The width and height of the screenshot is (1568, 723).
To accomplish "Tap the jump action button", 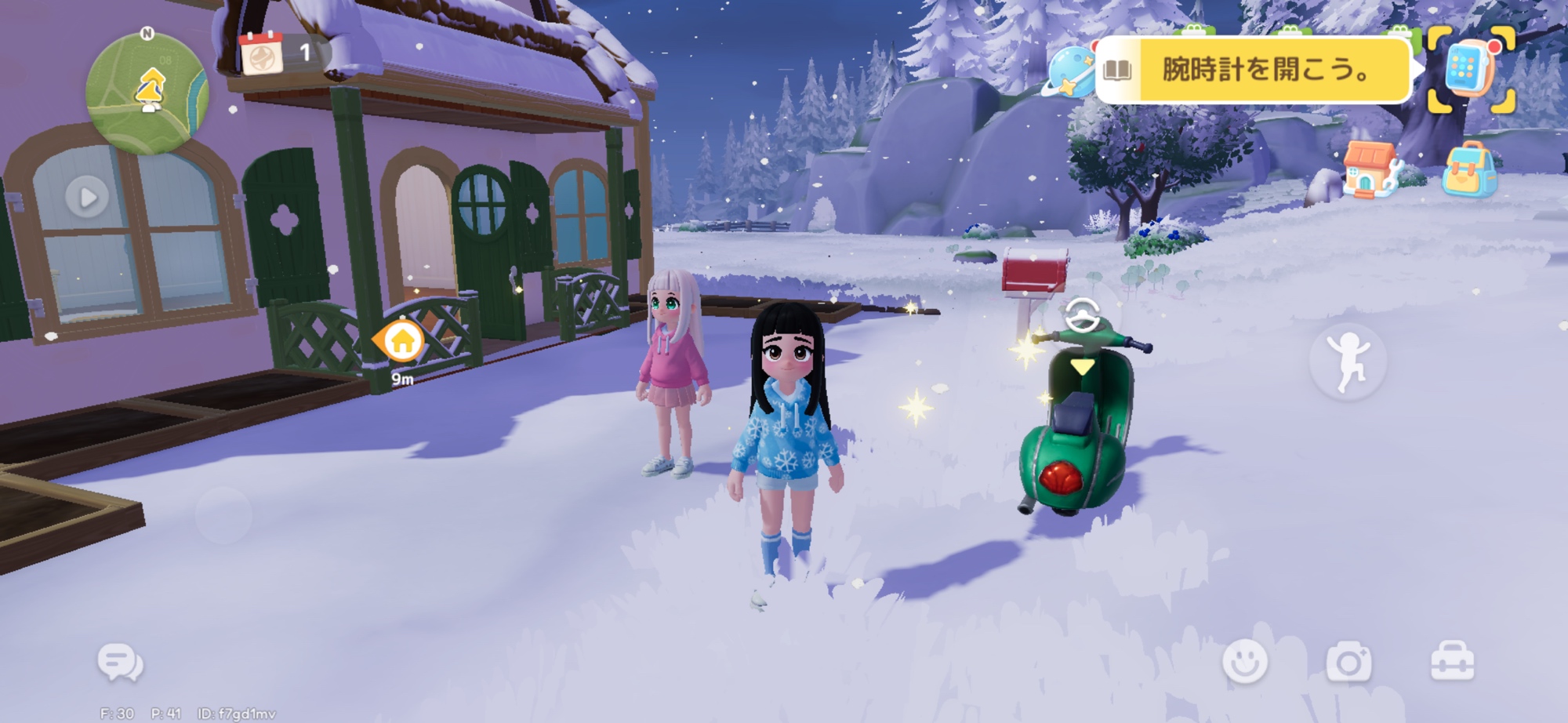I will coord(1348,361).
